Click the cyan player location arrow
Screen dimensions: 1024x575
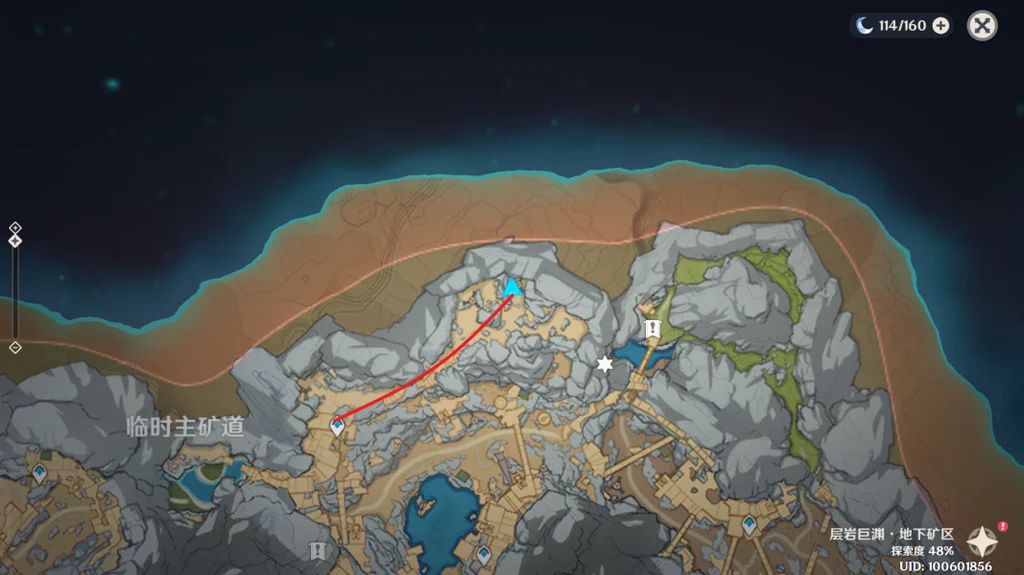tap(512, 289)
